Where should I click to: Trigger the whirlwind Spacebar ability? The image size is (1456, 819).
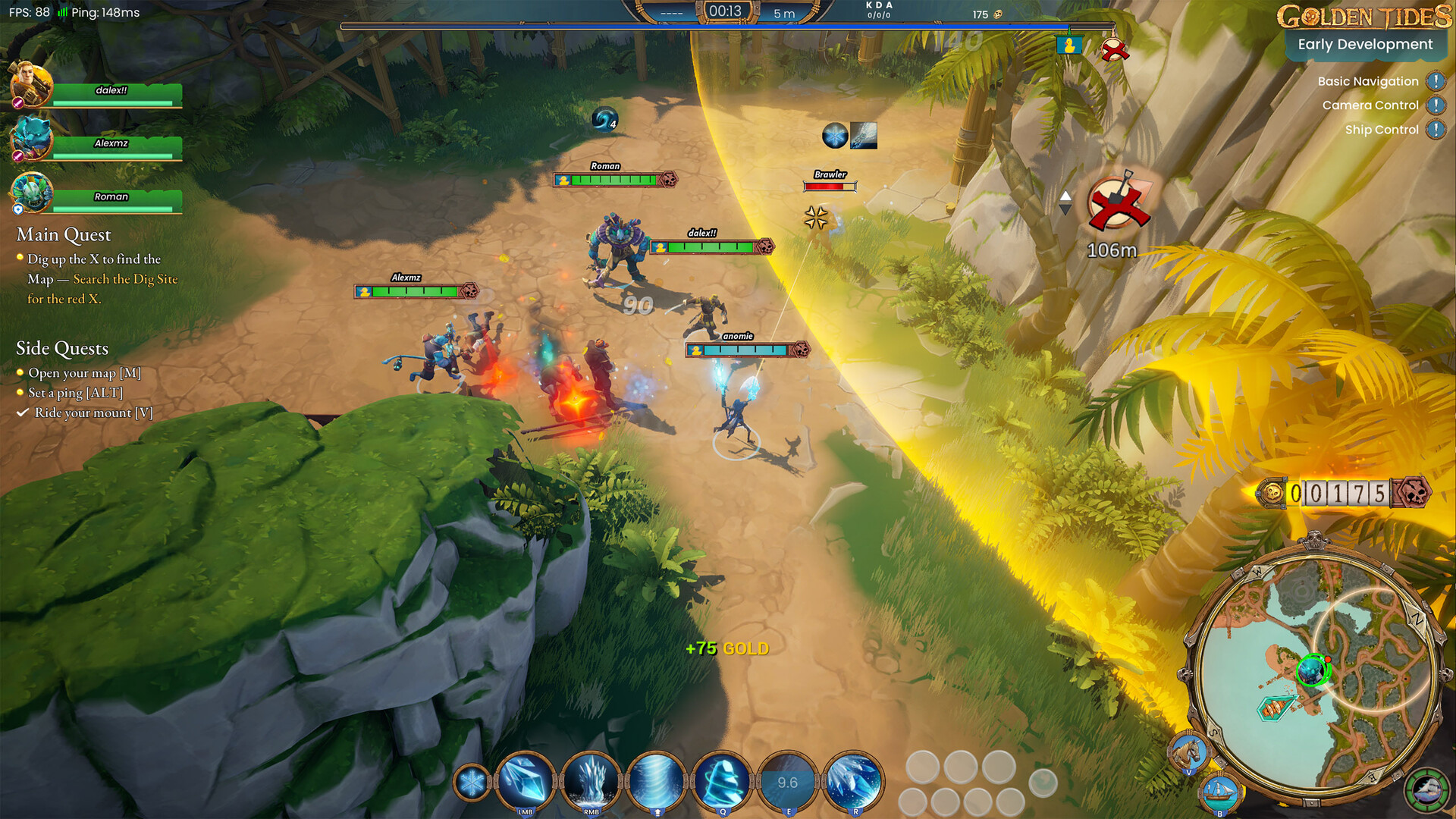[x=657, y=781]
